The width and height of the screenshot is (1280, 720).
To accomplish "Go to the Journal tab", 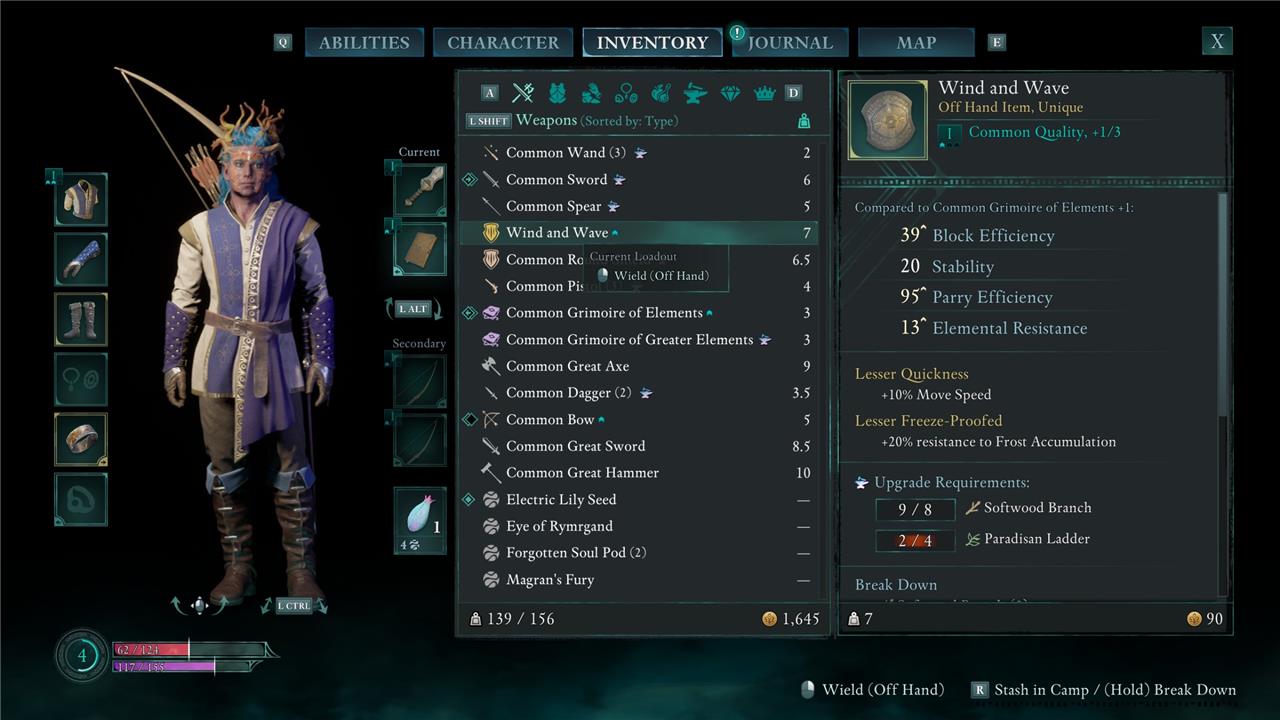I will click(x=790, y=42).
